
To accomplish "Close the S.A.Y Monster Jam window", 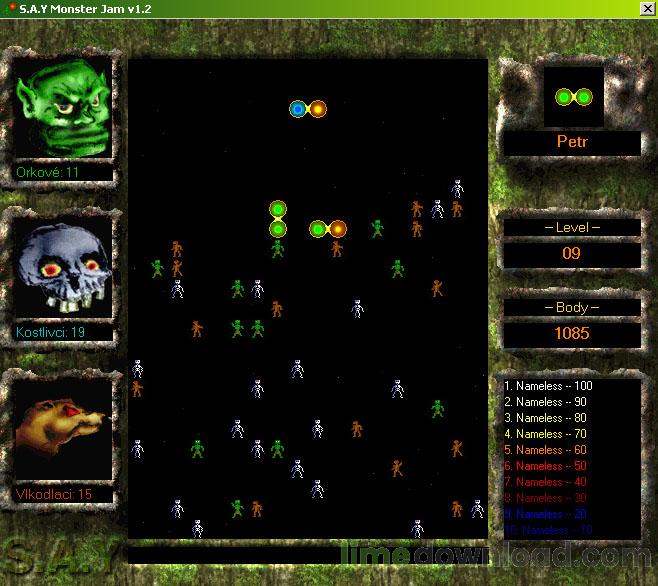I will click(647, 9).
